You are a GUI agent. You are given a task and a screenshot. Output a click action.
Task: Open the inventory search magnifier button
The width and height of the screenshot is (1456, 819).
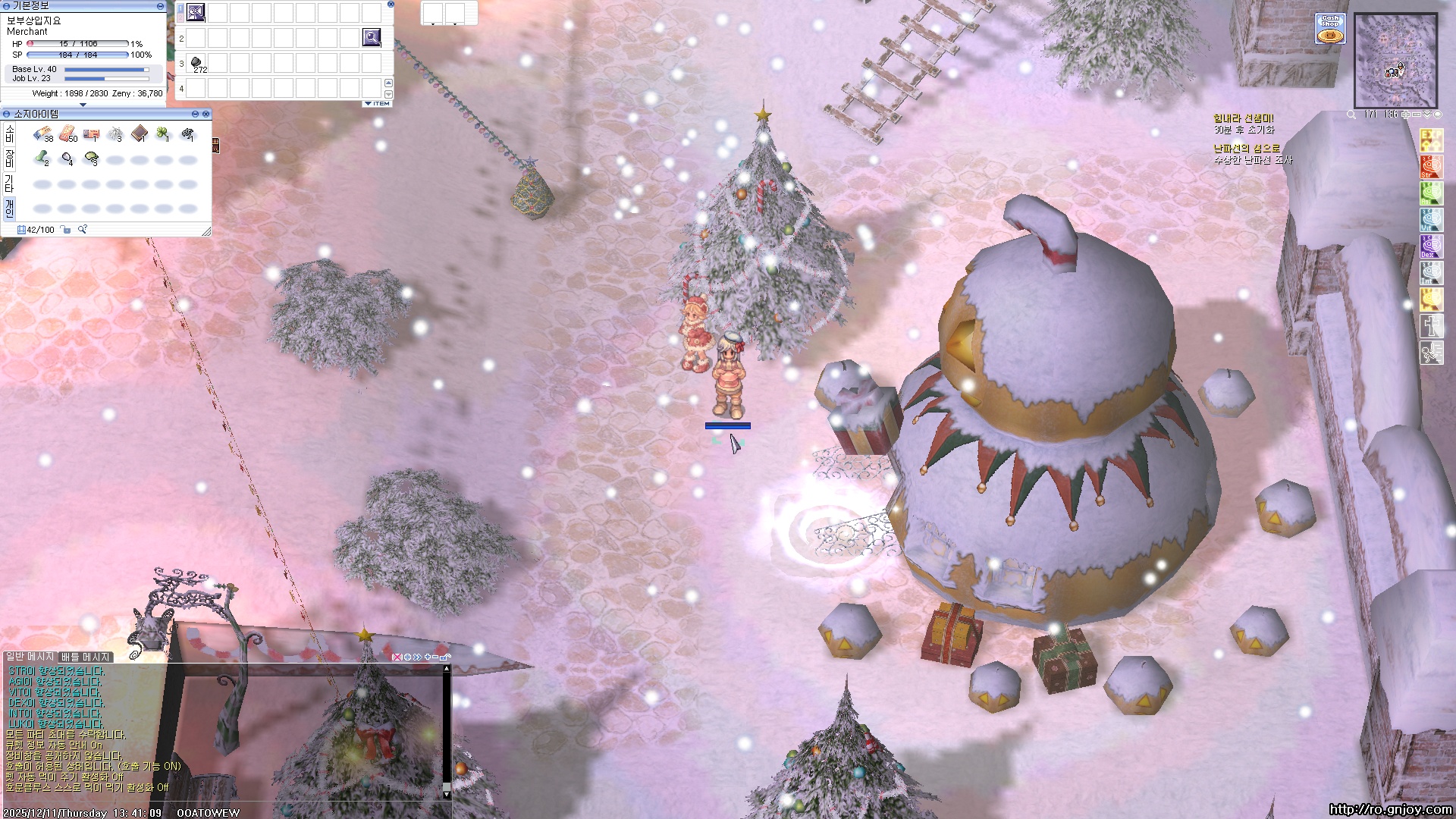83,230
